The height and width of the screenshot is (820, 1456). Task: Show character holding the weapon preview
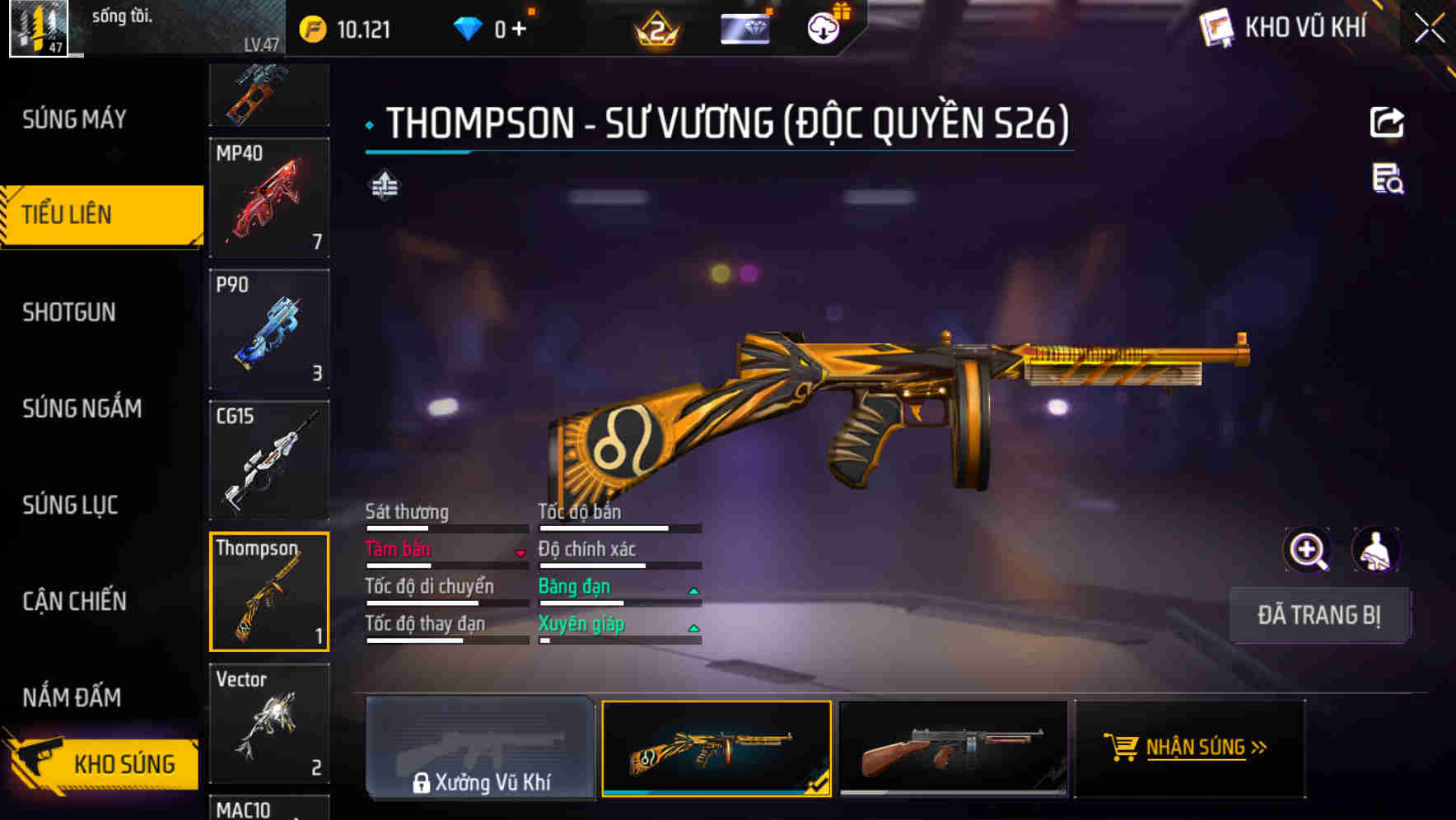point(1377,550)
